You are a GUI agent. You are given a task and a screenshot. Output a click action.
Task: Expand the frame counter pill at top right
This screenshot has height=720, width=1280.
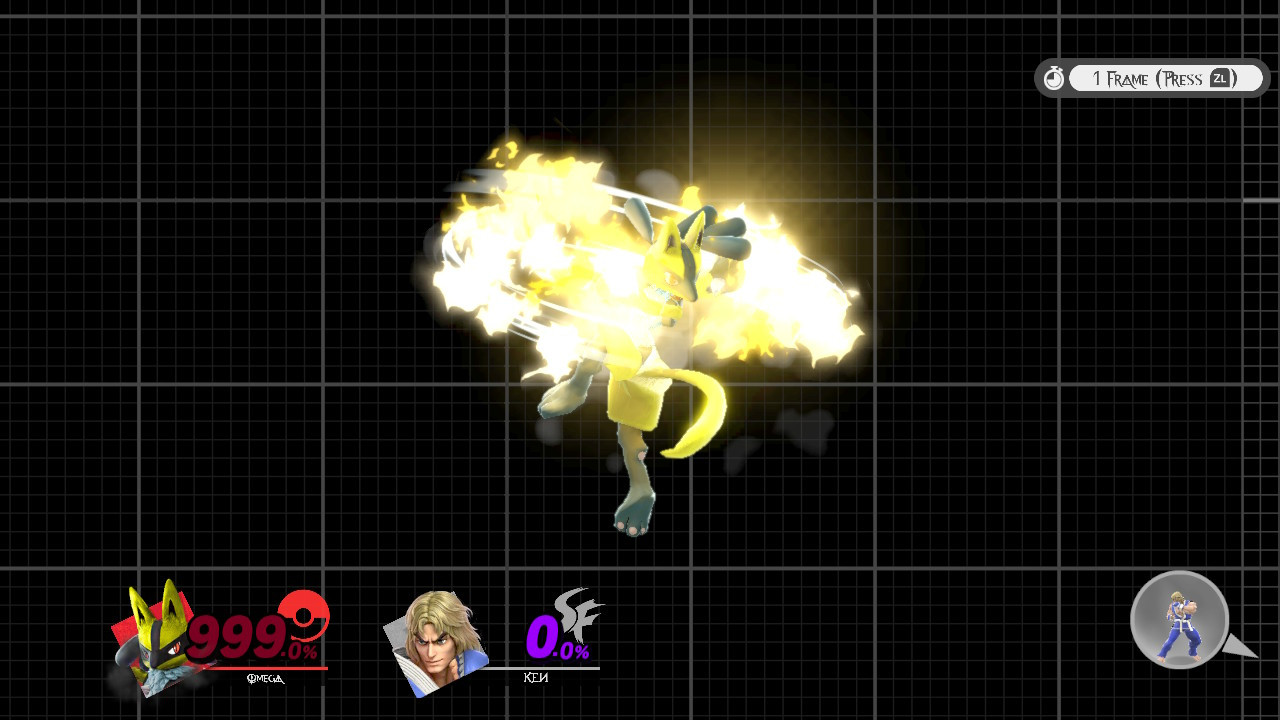click(x=1150, y=77)
